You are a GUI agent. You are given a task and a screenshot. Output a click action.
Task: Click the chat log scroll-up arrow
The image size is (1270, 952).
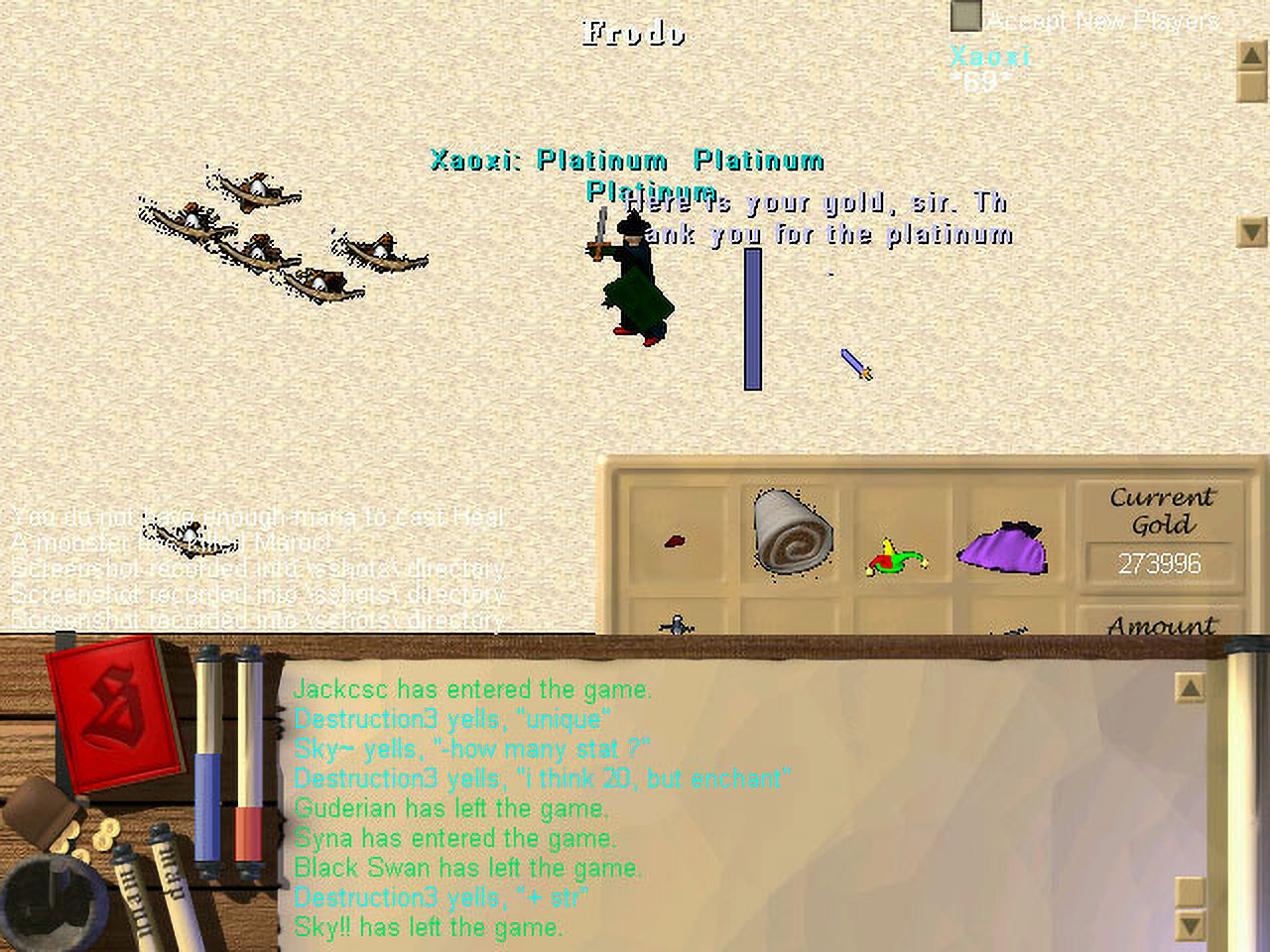[x=1190, y=687]
